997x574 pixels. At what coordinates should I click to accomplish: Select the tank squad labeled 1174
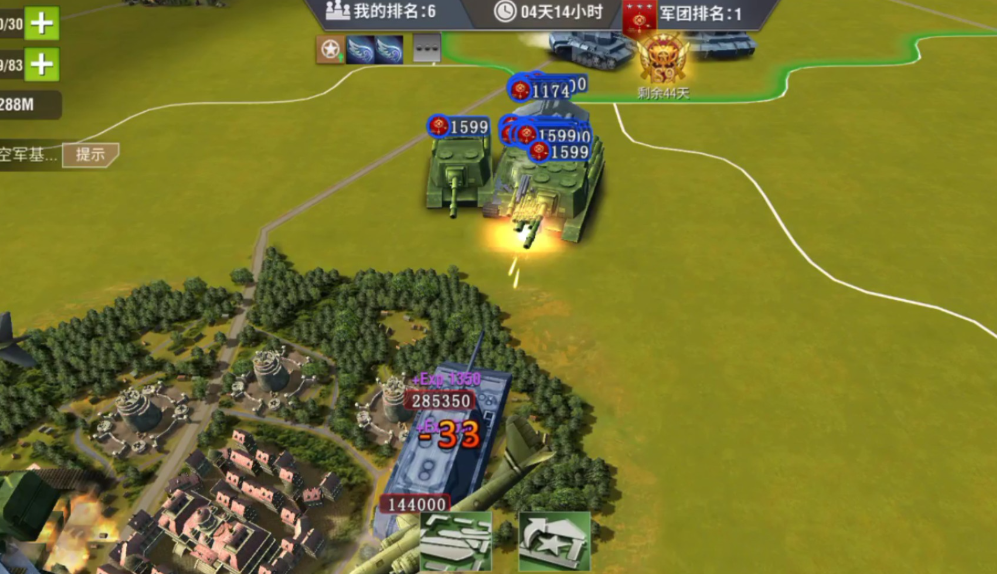pyautogui.click(x=542, y=92)
